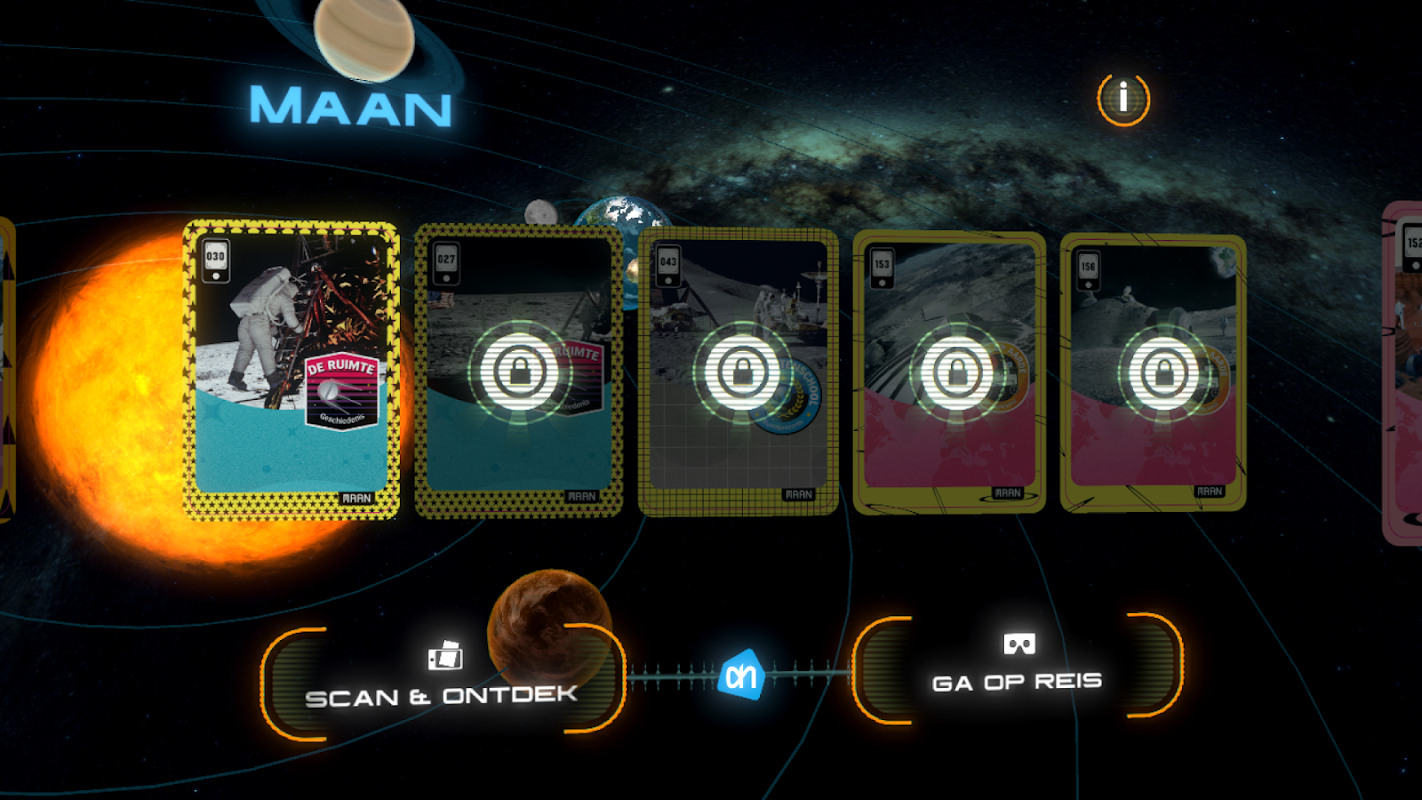Pick locked card number 043
The height and width of the screenshot is (800, 1422).
[x=739, y=371]
